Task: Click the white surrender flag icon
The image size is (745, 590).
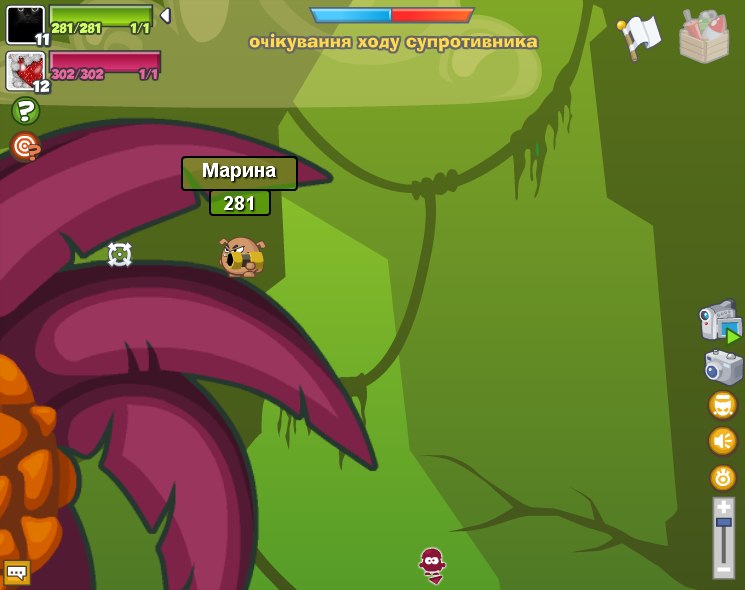Action: pos(639,37)
